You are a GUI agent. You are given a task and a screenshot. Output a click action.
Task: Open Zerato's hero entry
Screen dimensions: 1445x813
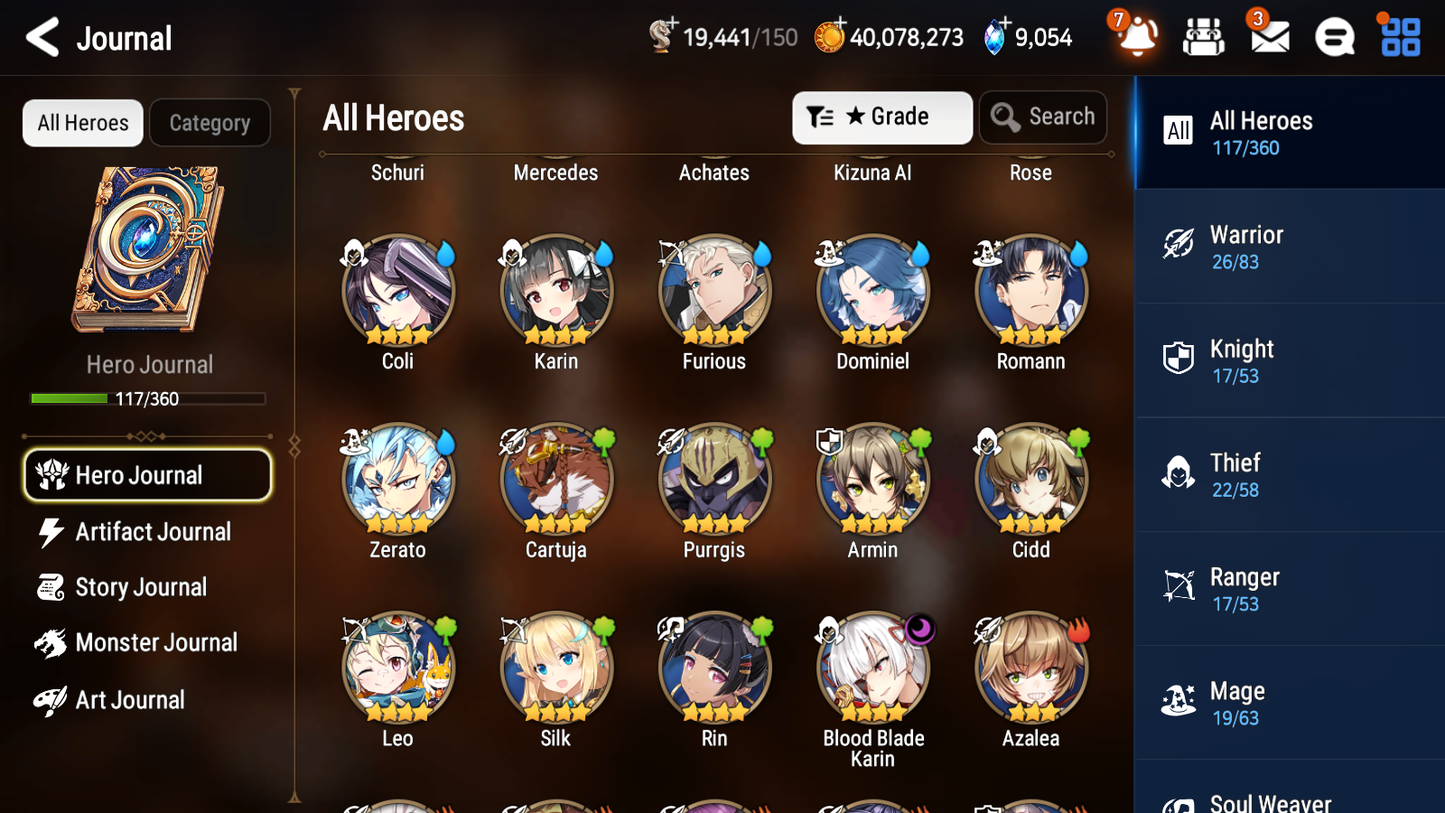coord(398,478)
